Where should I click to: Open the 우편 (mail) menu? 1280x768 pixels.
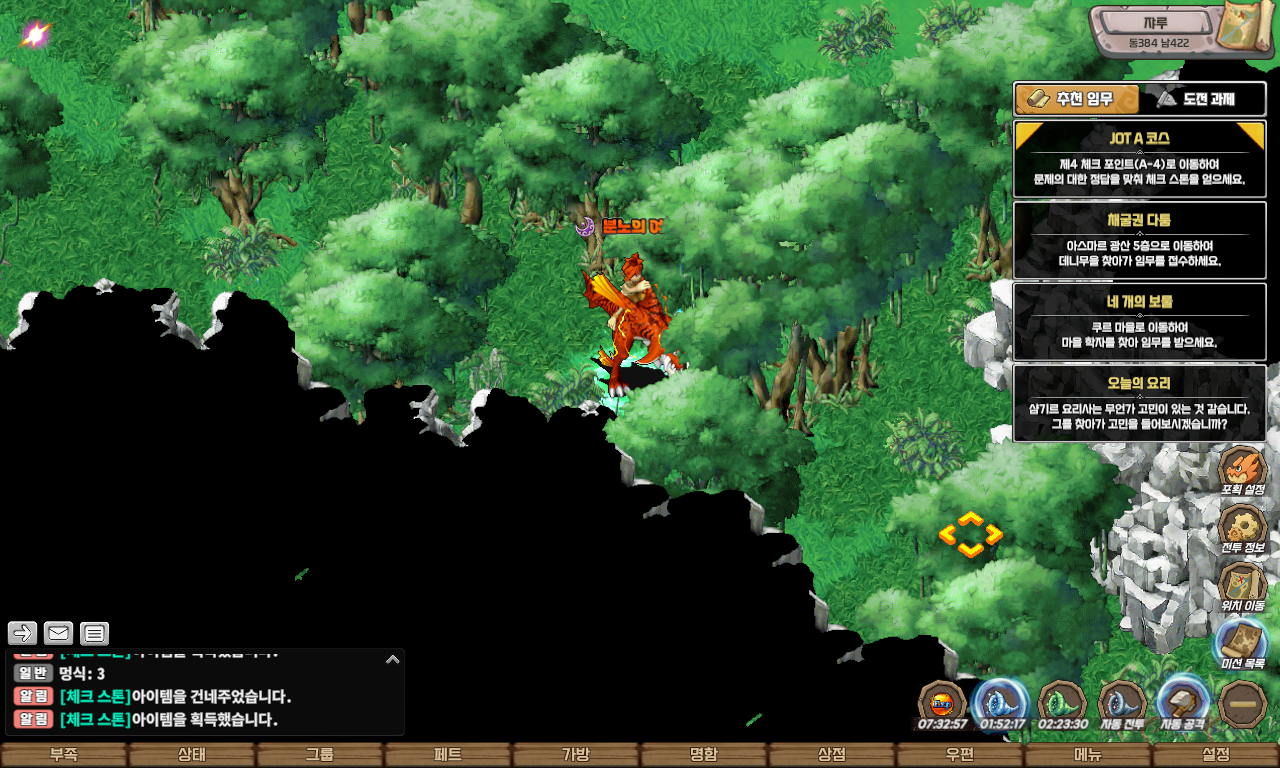960,755
